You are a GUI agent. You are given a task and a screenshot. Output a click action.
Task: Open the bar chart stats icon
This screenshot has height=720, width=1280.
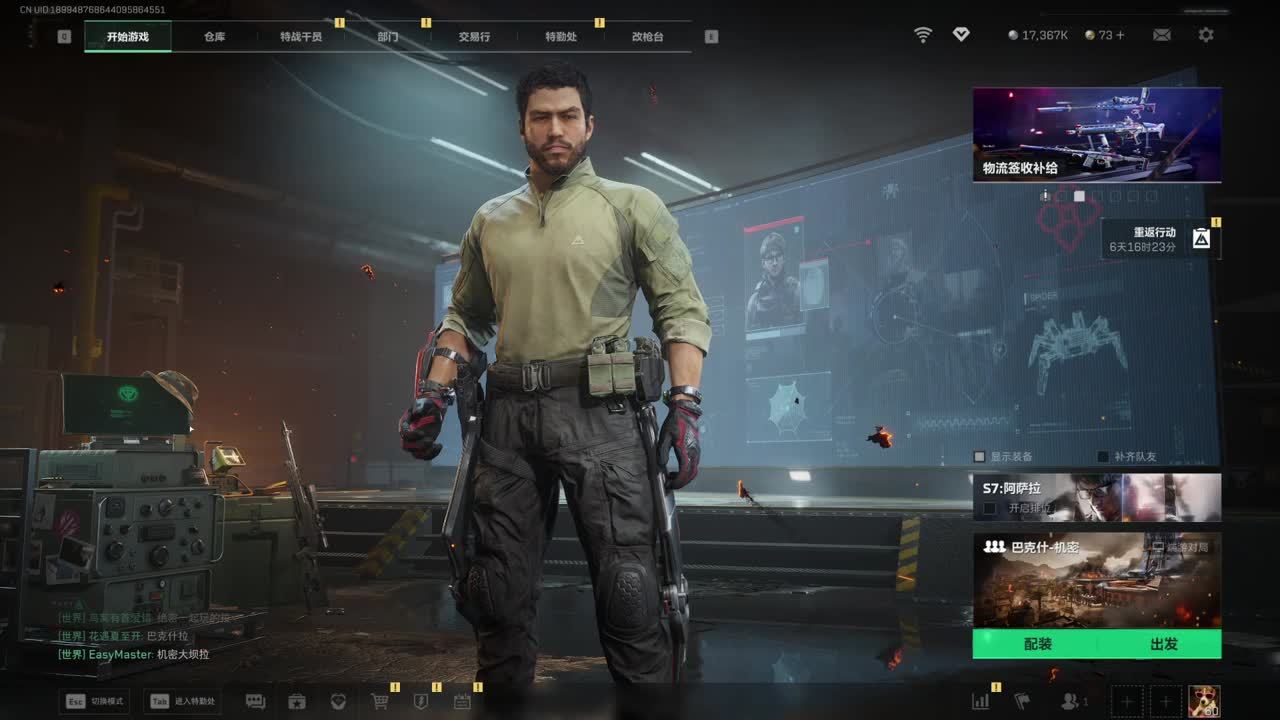[981, 702]
